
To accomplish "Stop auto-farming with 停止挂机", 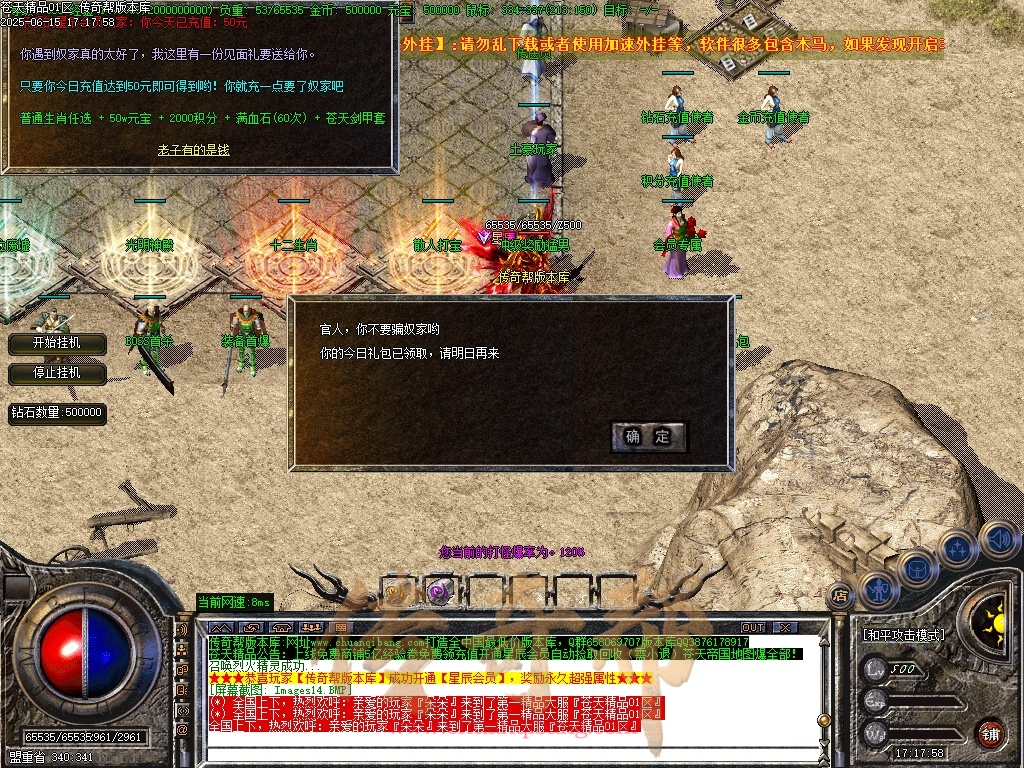I will point(56,373).
